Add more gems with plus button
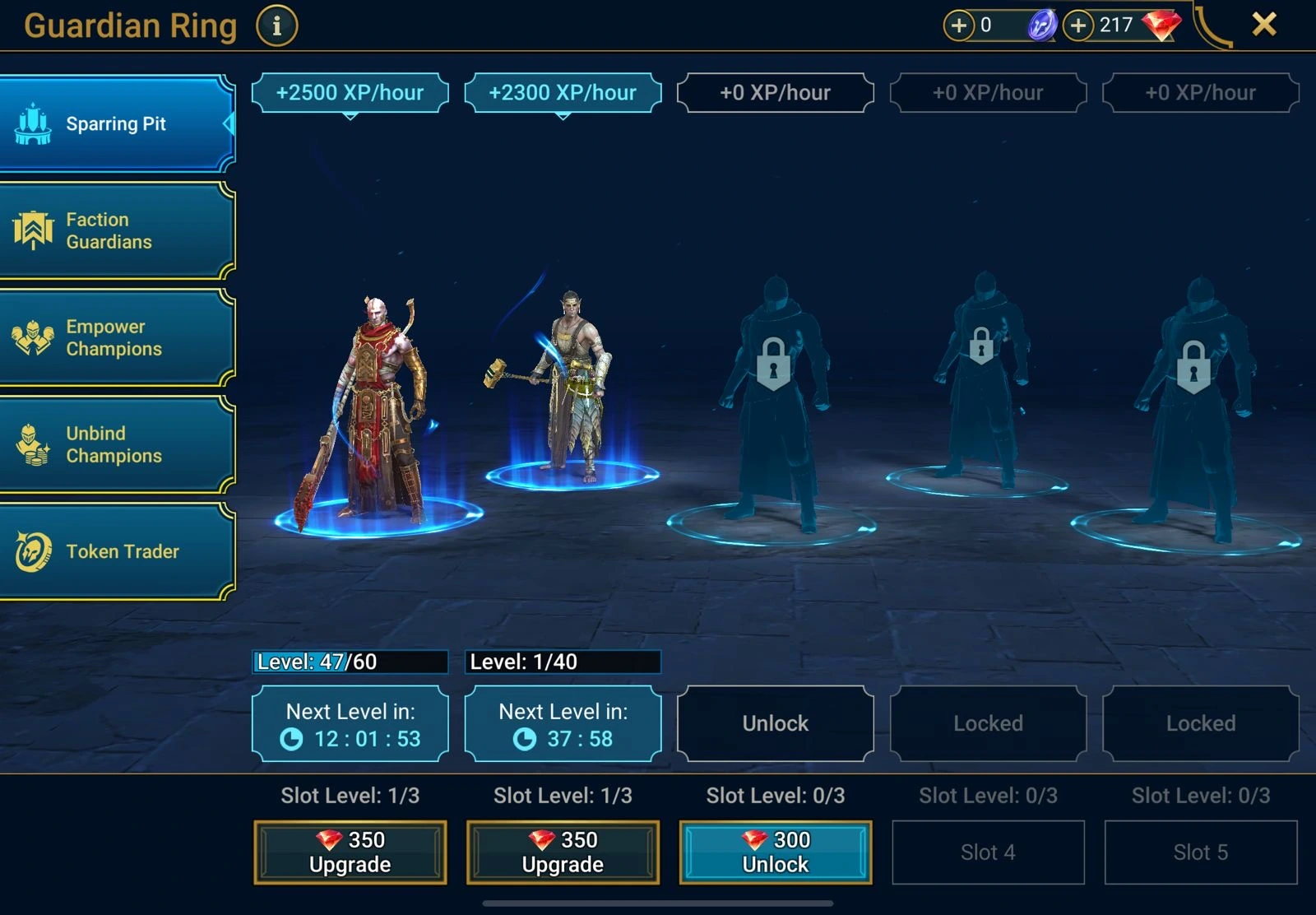 [x=1077, y=26]
